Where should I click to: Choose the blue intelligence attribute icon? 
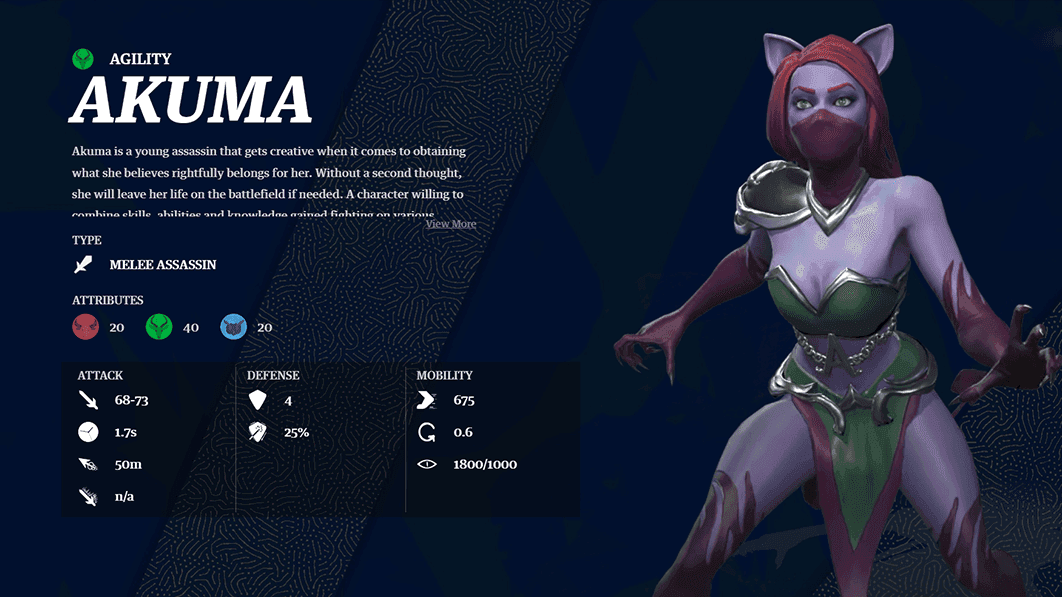point(233,327)
